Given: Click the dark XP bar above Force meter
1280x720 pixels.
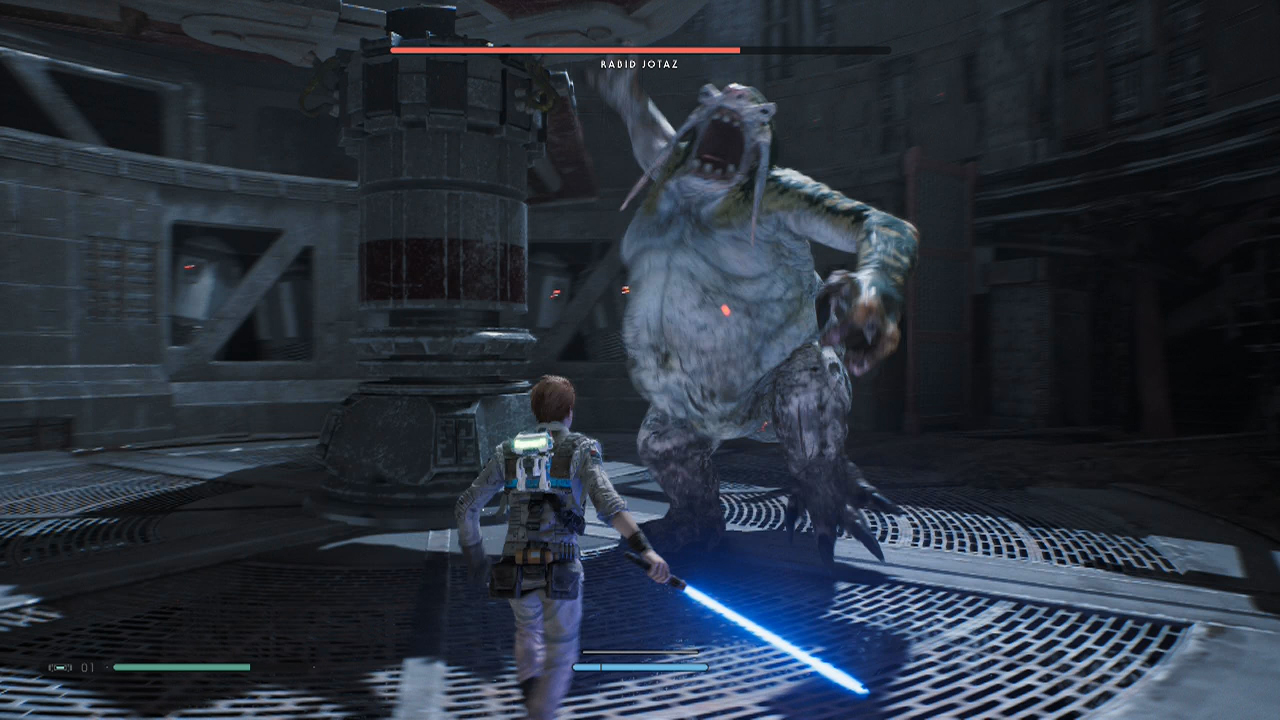Looking at the screenshot, I should click(x=640, y=652).
